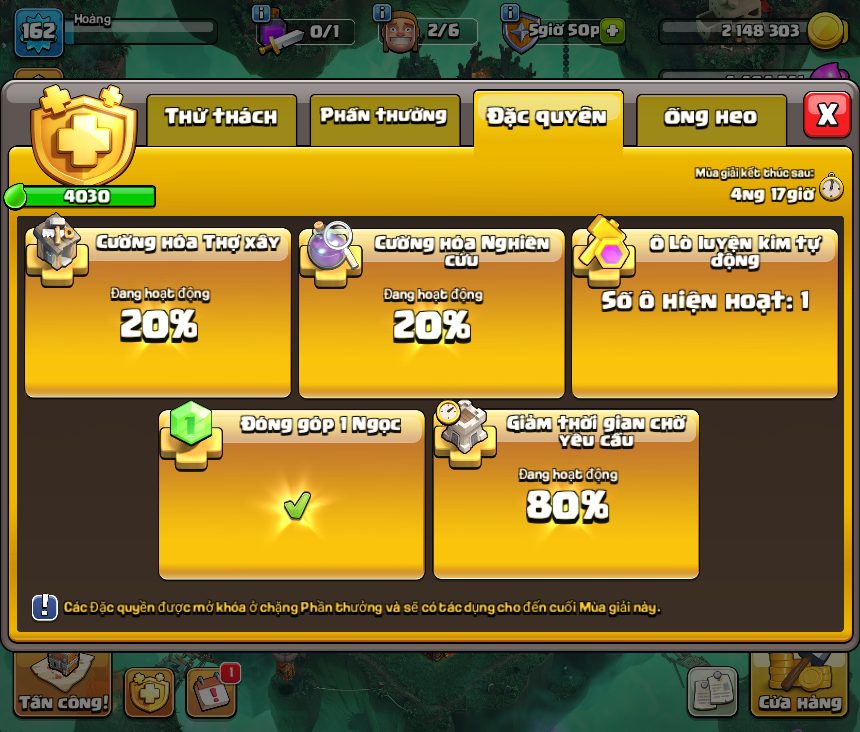Switch to the Thử thách tab
Image resolution: width=860 pixels, height=732 pixels.
point(221,117)
